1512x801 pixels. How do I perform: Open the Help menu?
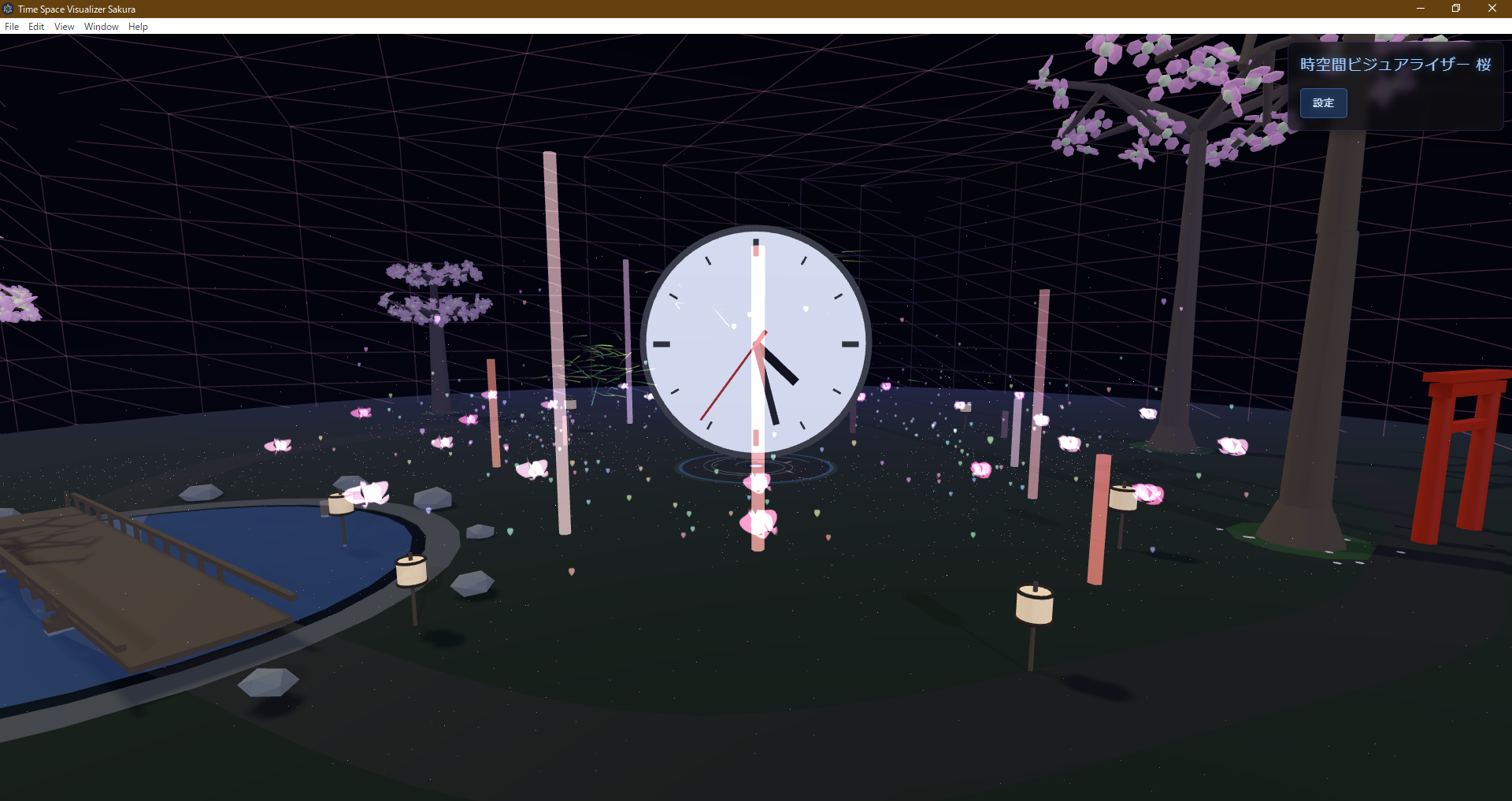138,26
